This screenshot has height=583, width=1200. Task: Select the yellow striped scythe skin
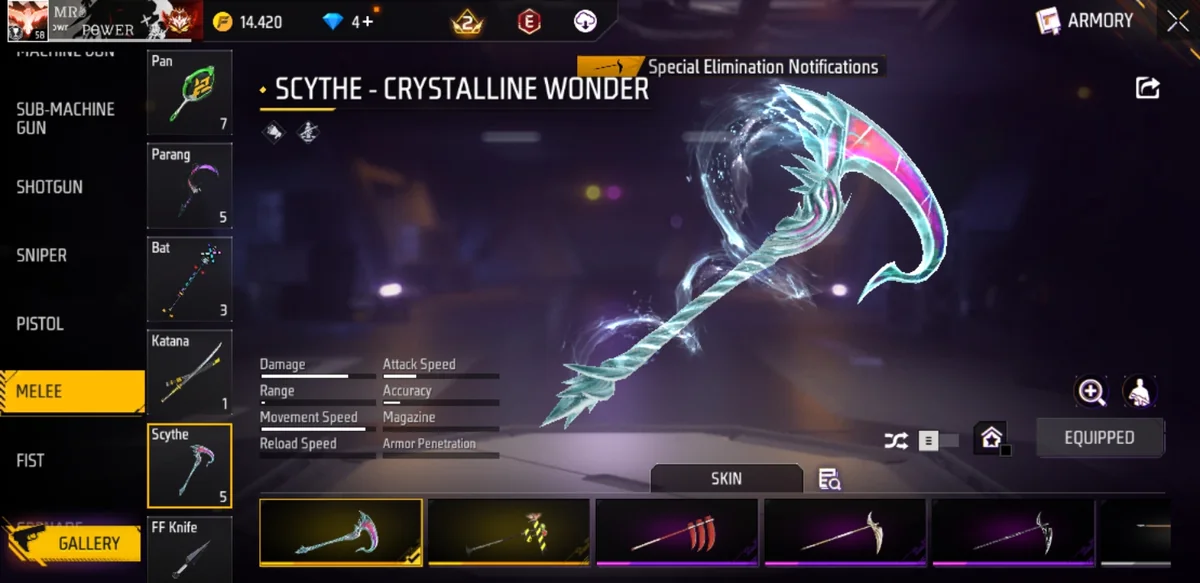pos(509,532)
